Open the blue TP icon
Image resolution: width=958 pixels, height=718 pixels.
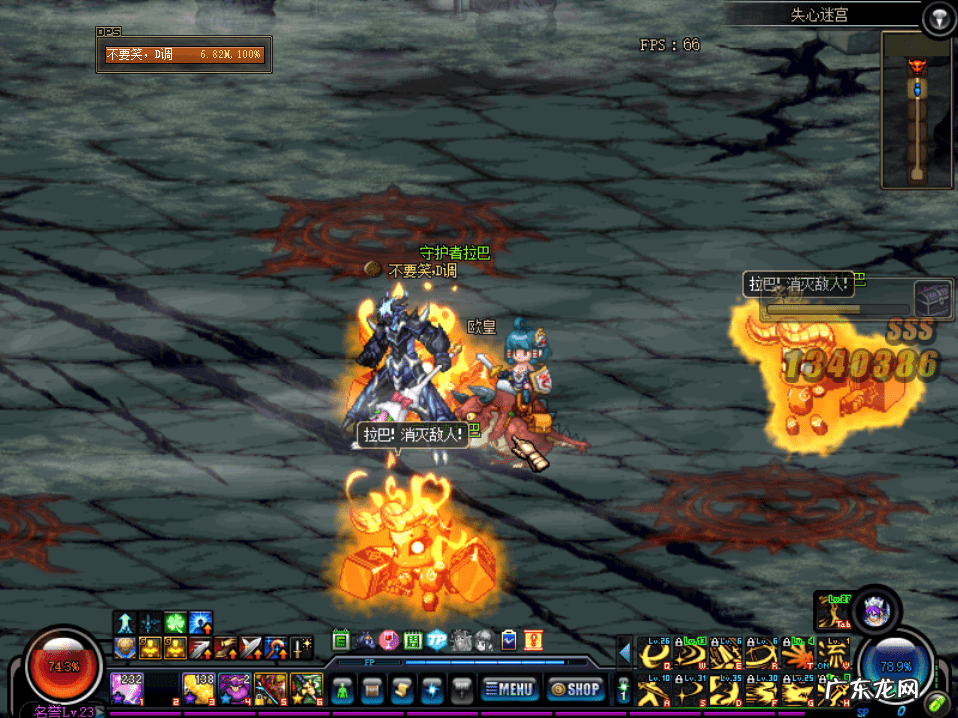[436, 640]
